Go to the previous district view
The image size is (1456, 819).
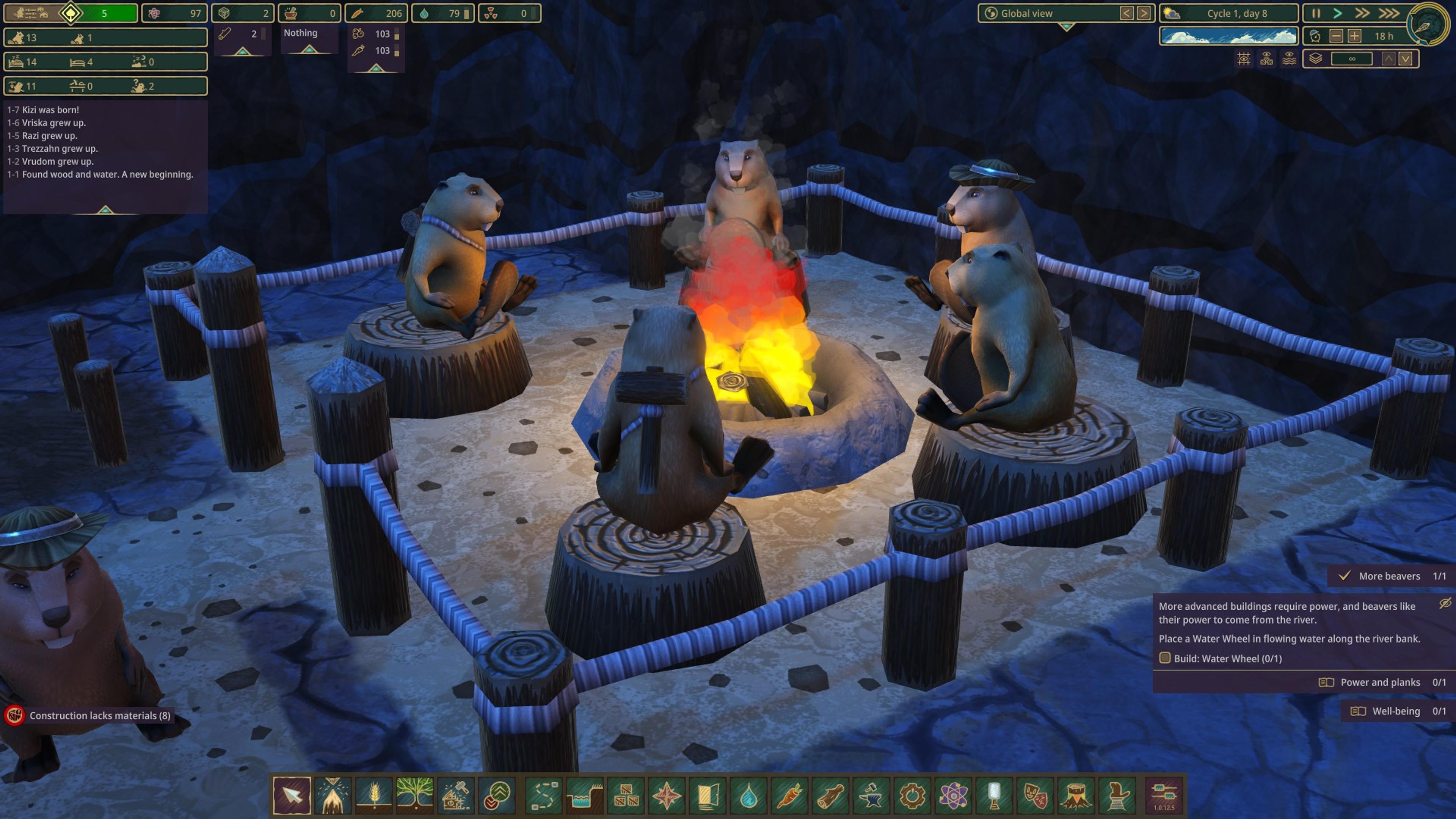point(1127,13)
